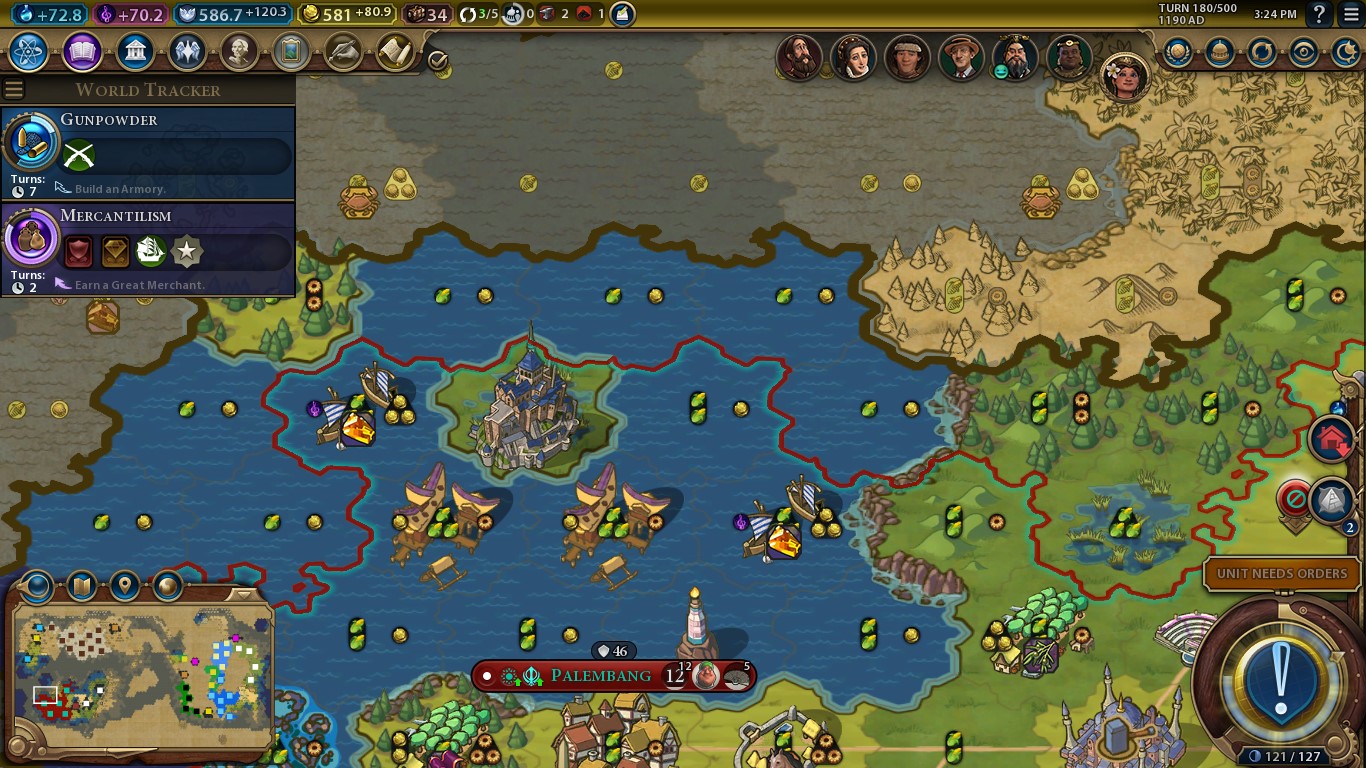
Task: Collapse the minimap with its arrow
Action: 243,595
